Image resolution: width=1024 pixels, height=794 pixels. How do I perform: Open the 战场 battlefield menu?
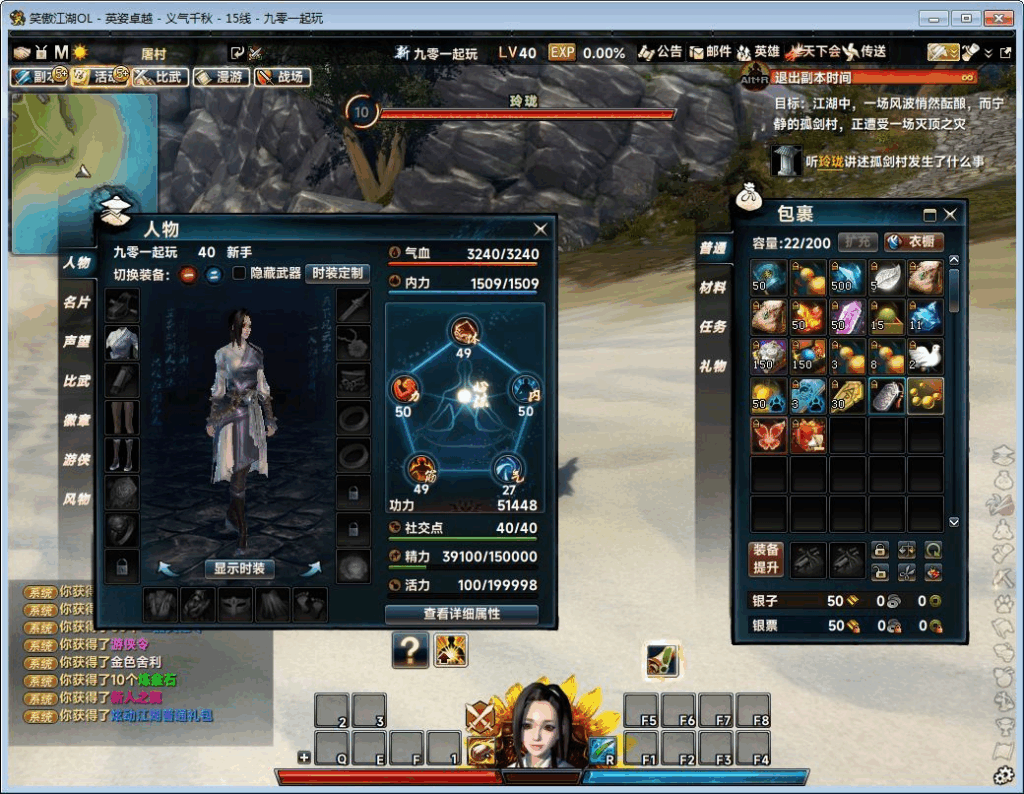click(281, 76)
